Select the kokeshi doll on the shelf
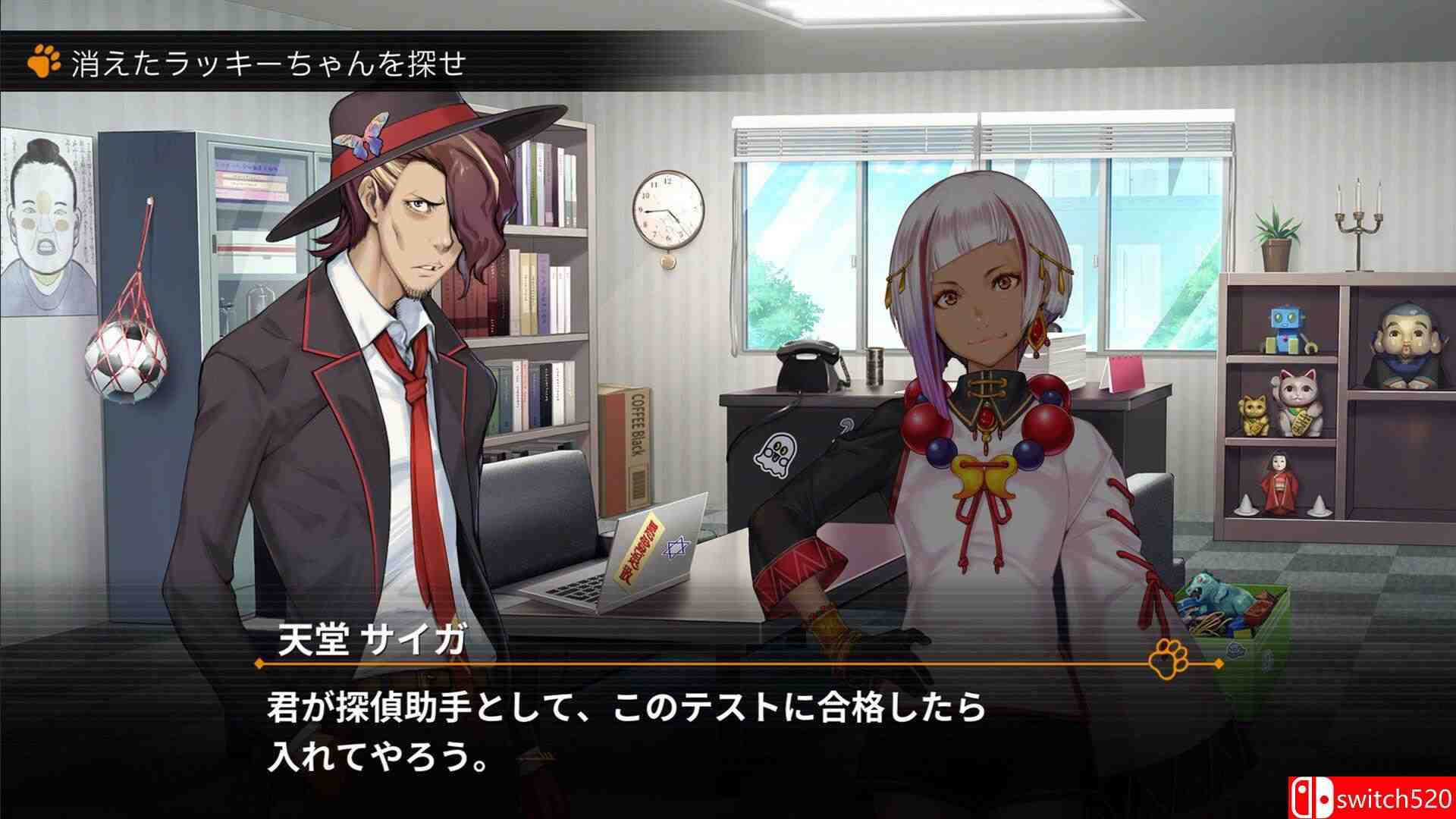Screen dimensions: 1456x819 click(1281, 482)
